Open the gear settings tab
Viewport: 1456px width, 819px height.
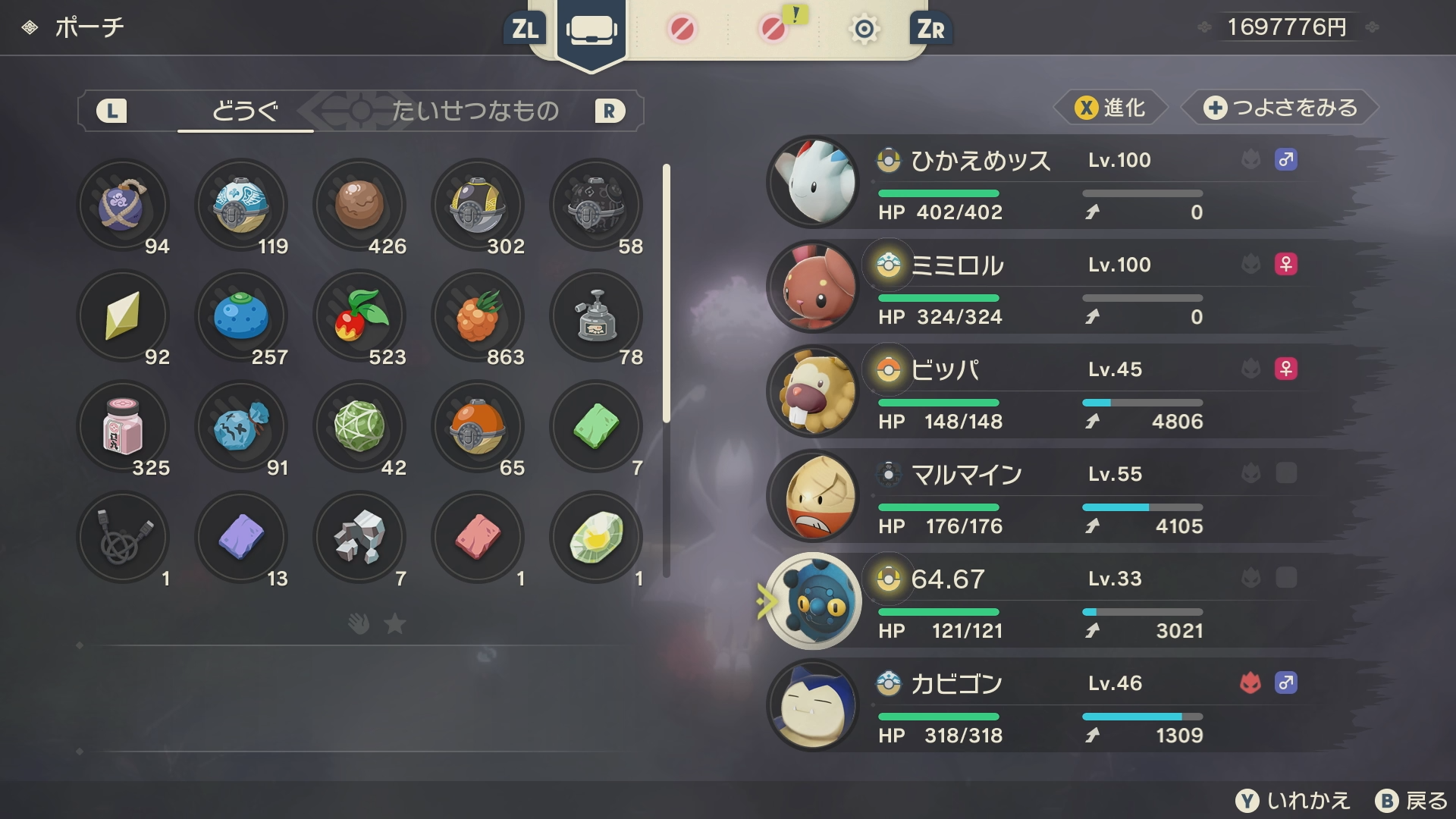pos(864,30)
